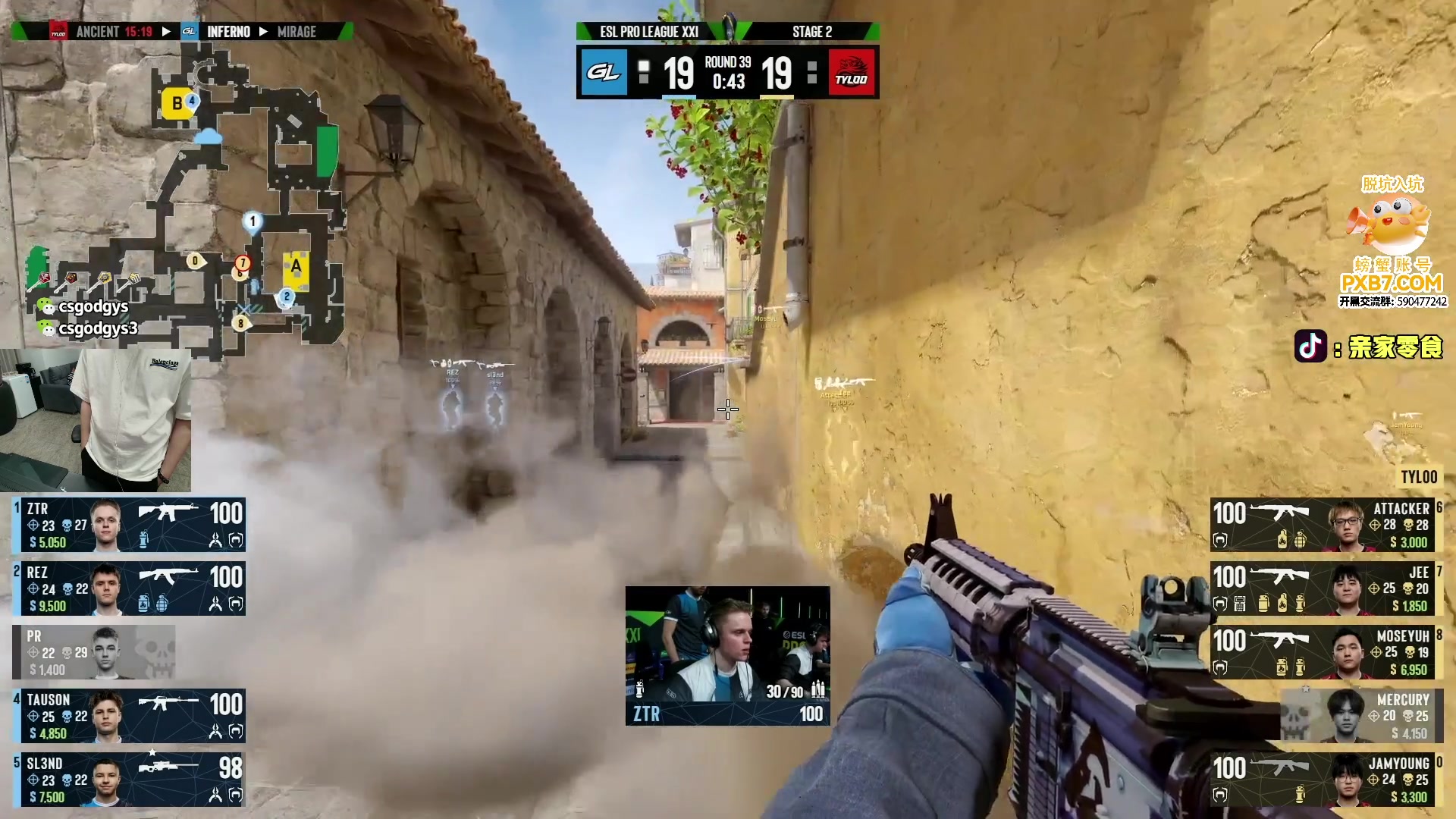The height and width of the screenshot is (819, 1456).
Task: Select ZTR's player panel
Action: pyautogui.click(x=129, y=525)
